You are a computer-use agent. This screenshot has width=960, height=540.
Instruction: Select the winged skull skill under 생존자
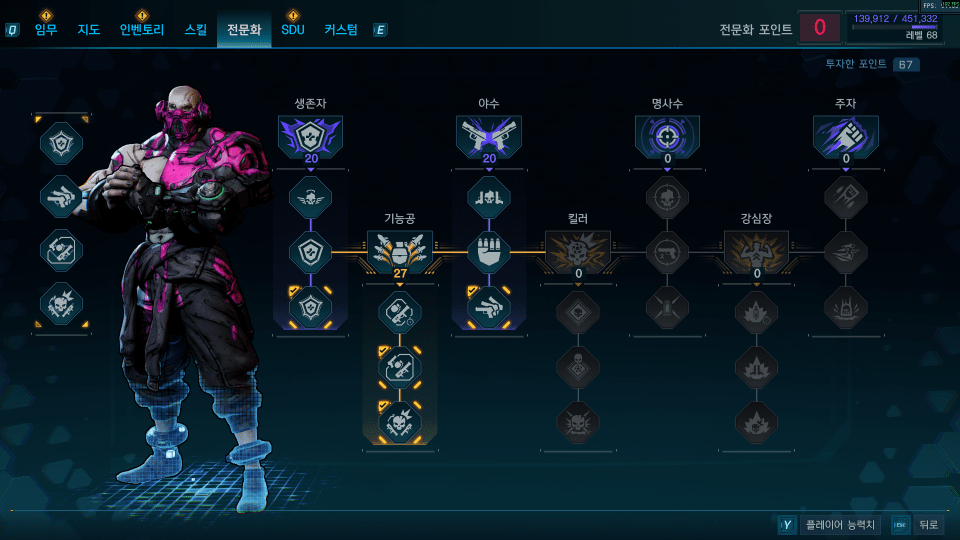[x=310, y=197]
